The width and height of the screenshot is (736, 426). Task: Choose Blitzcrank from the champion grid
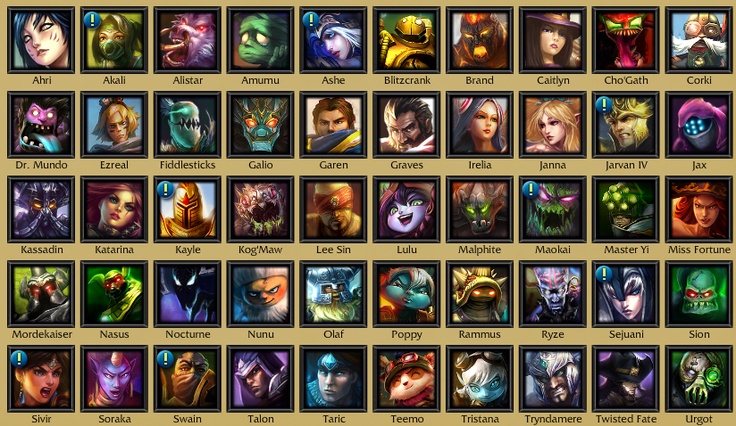pyautogui.click(x=405, y=39)
